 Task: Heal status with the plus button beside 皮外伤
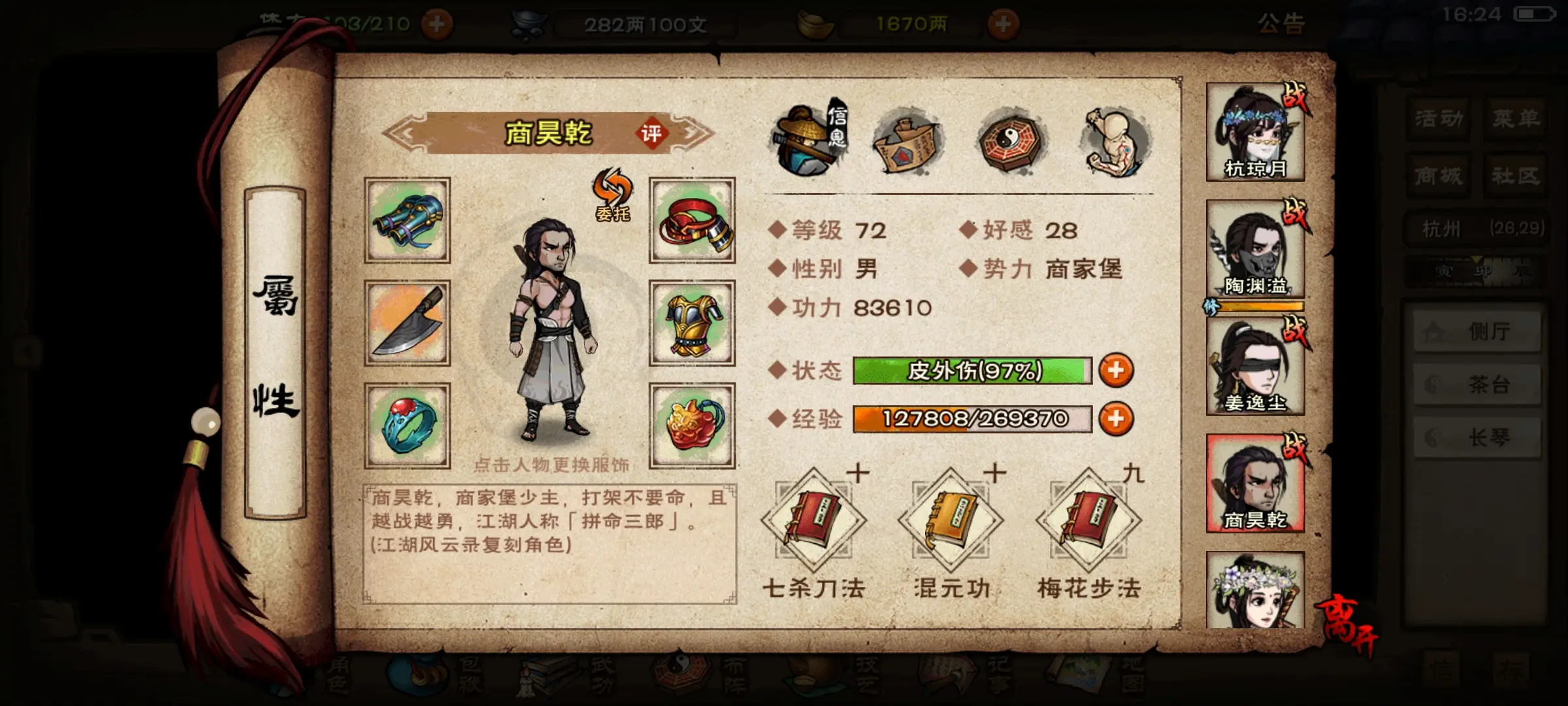[1116, 370]
